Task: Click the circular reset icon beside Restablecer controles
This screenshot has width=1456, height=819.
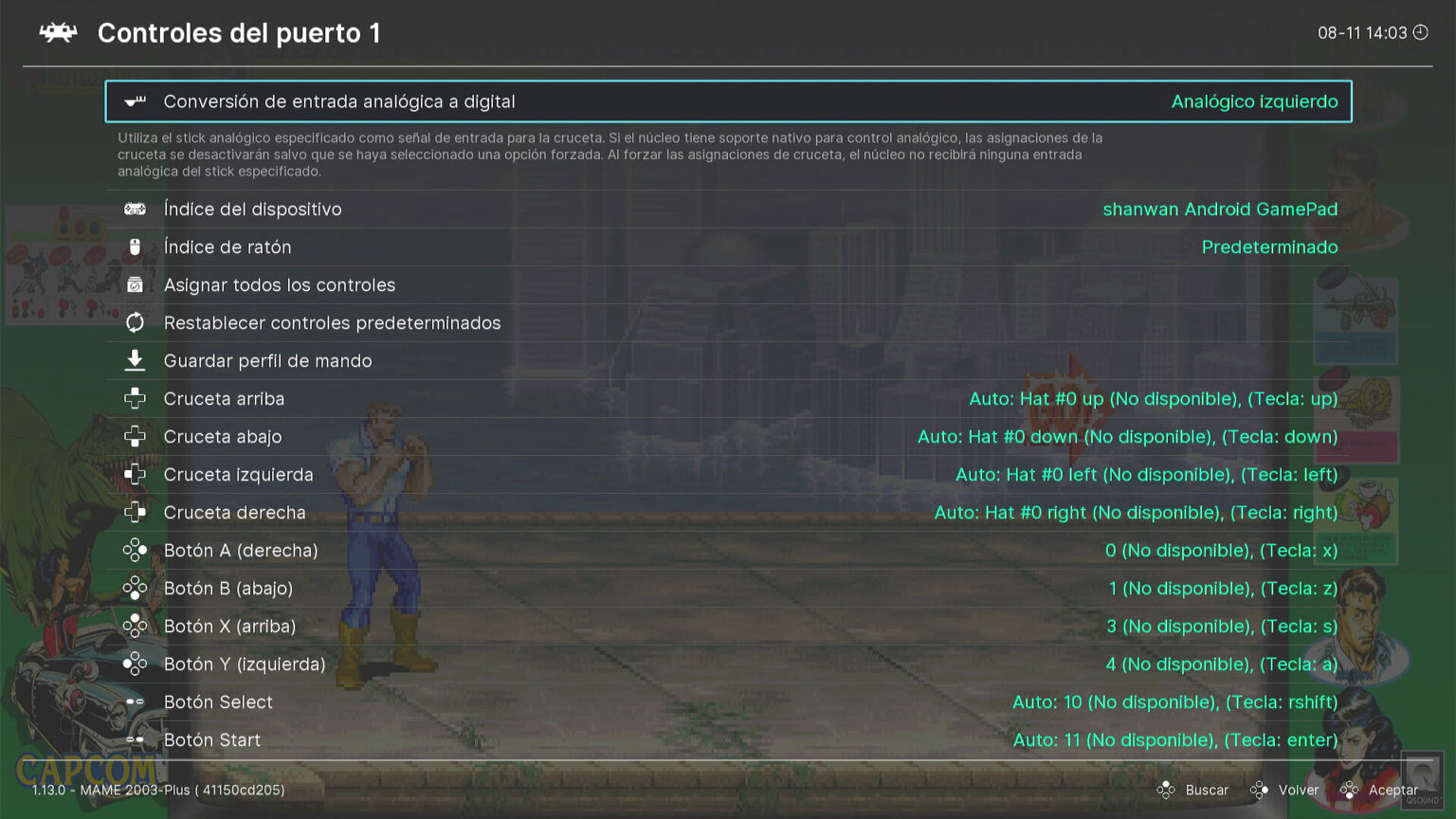Action: (135, 322)
